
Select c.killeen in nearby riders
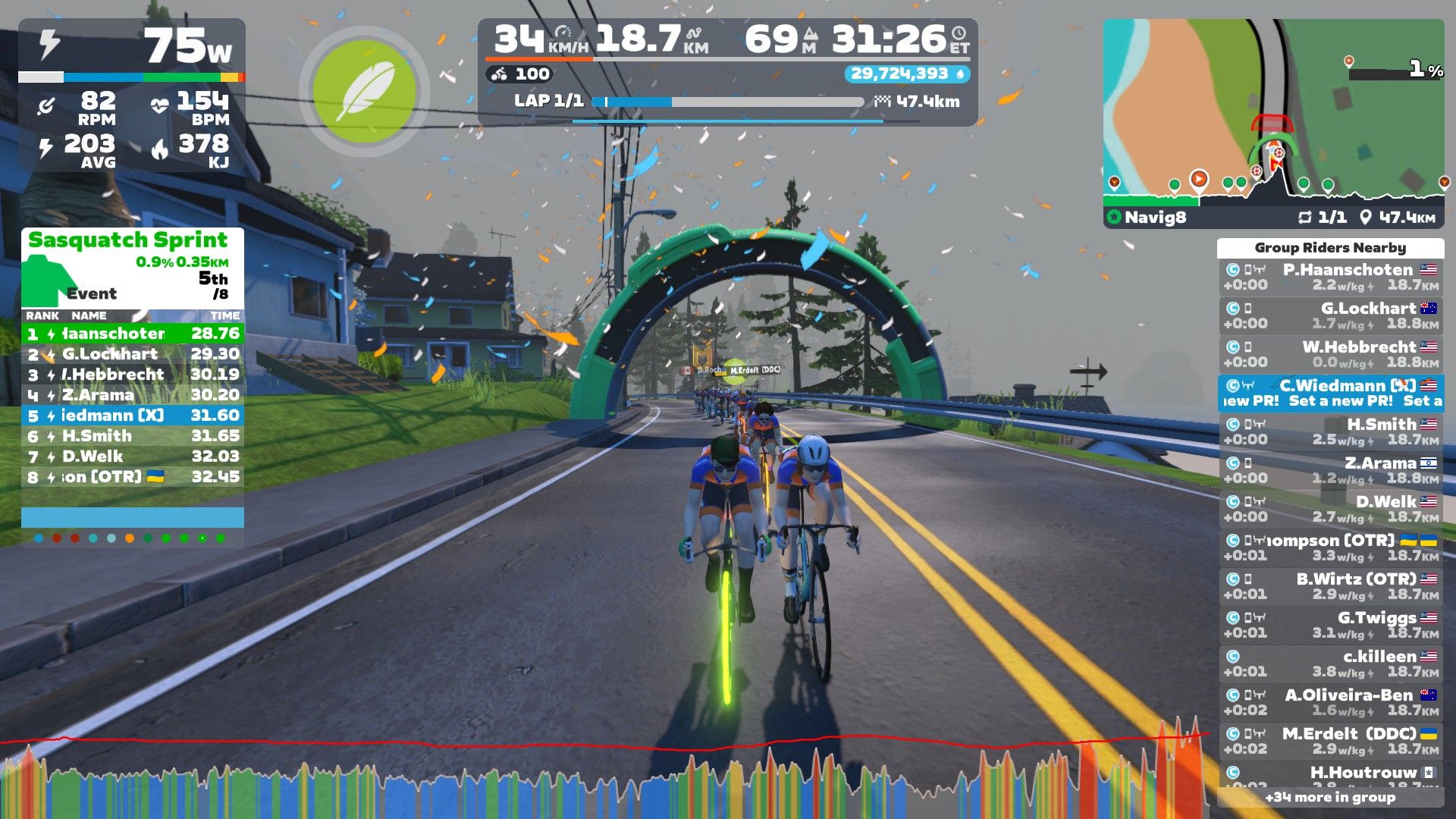1330,664
